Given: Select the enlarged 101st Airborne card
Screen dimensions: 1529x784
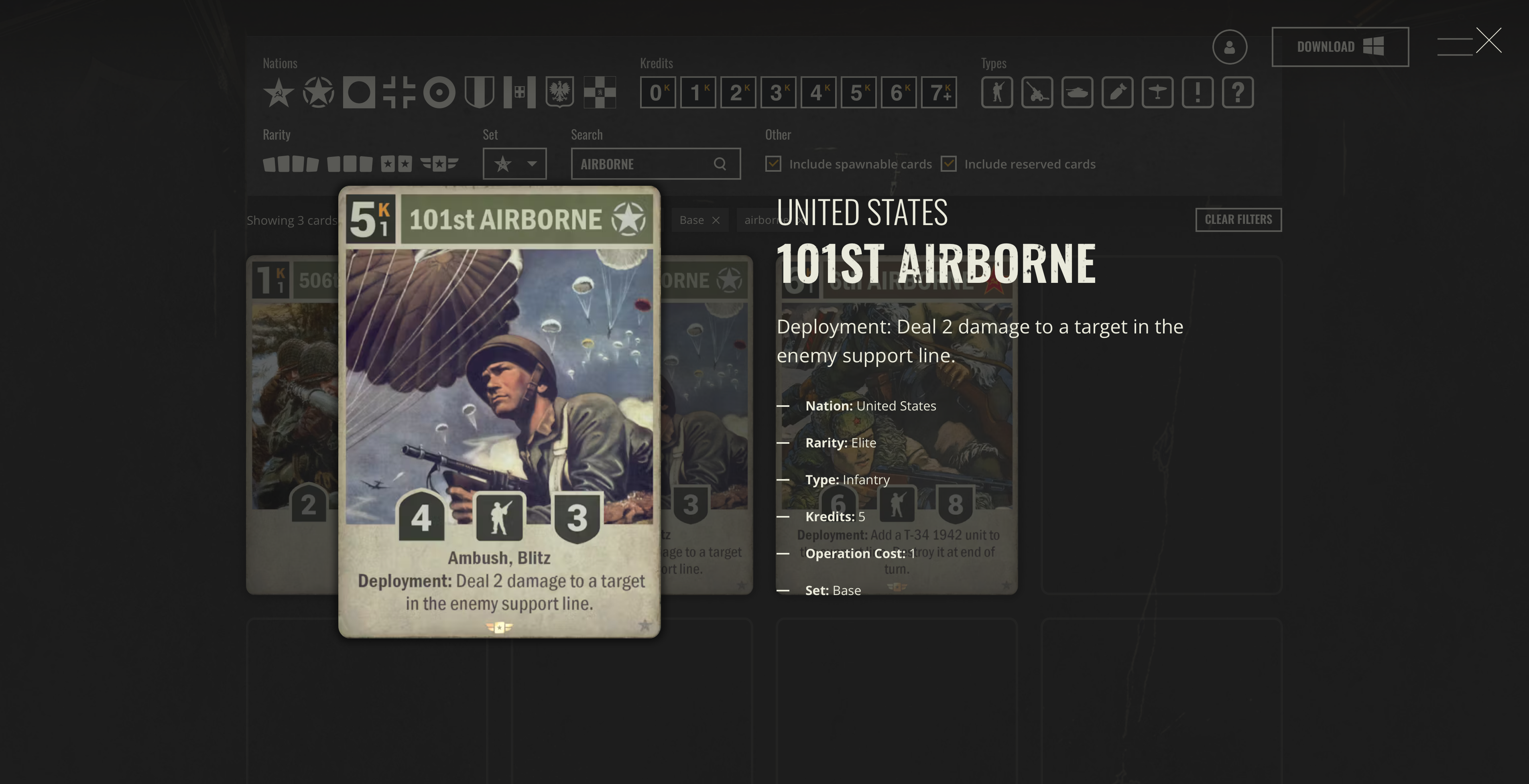Looking at the screenshot, I should click(499, 412).
